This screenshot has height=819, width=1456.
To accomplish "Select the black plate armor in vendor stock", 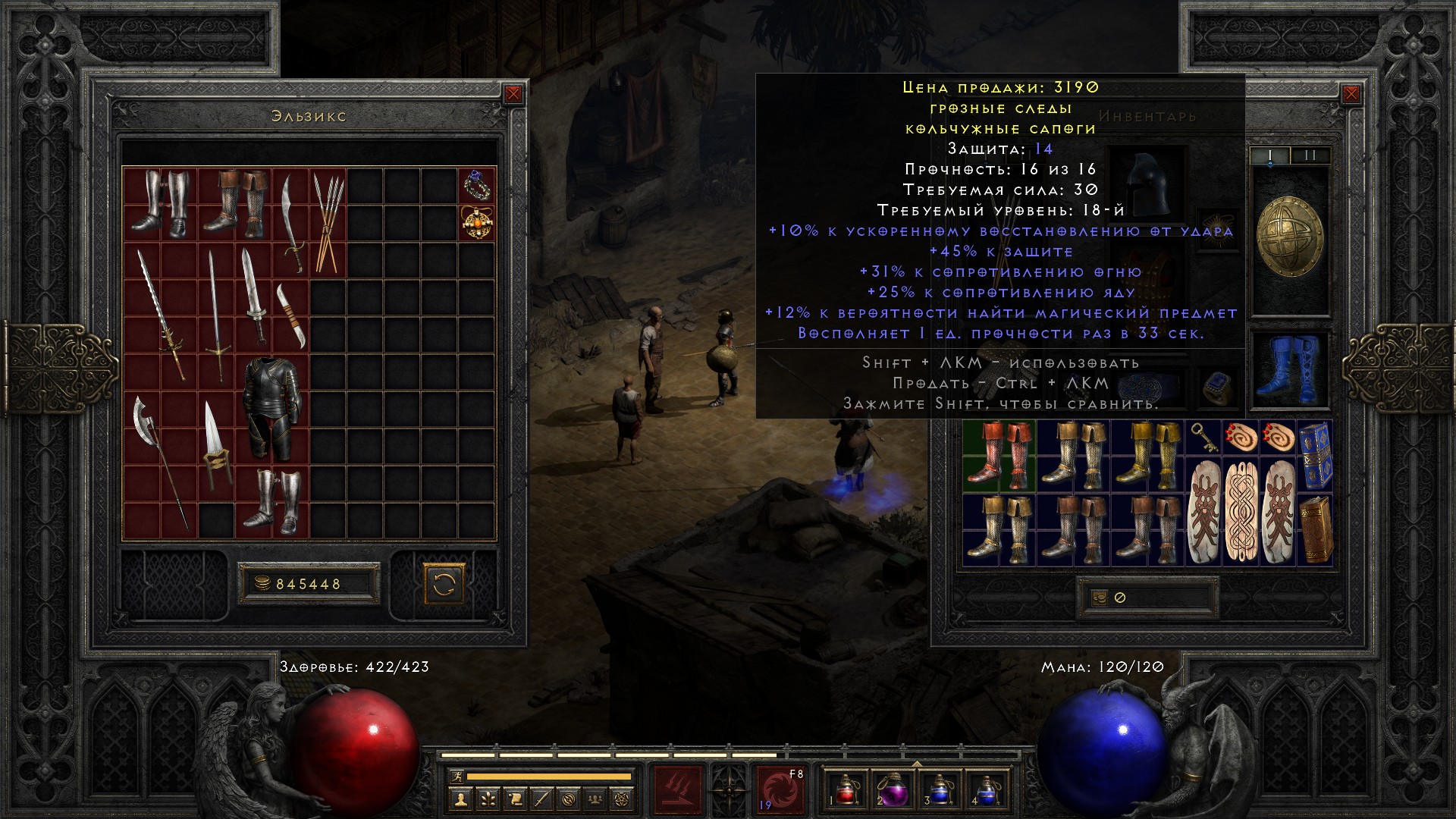I will [x=272, y=409].
